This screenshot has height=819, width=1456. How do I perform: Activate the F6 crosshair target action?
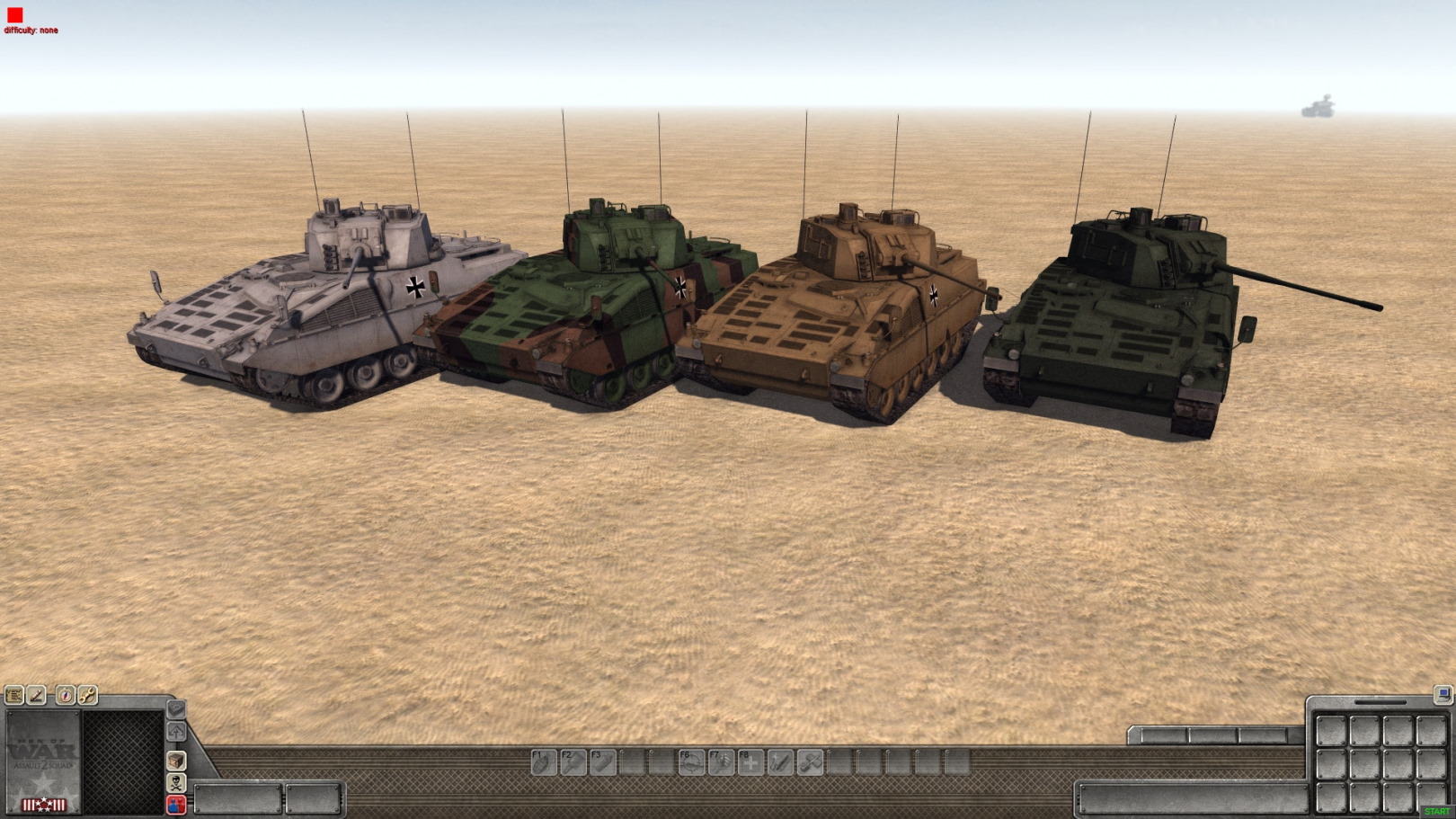tap(691, 762)
